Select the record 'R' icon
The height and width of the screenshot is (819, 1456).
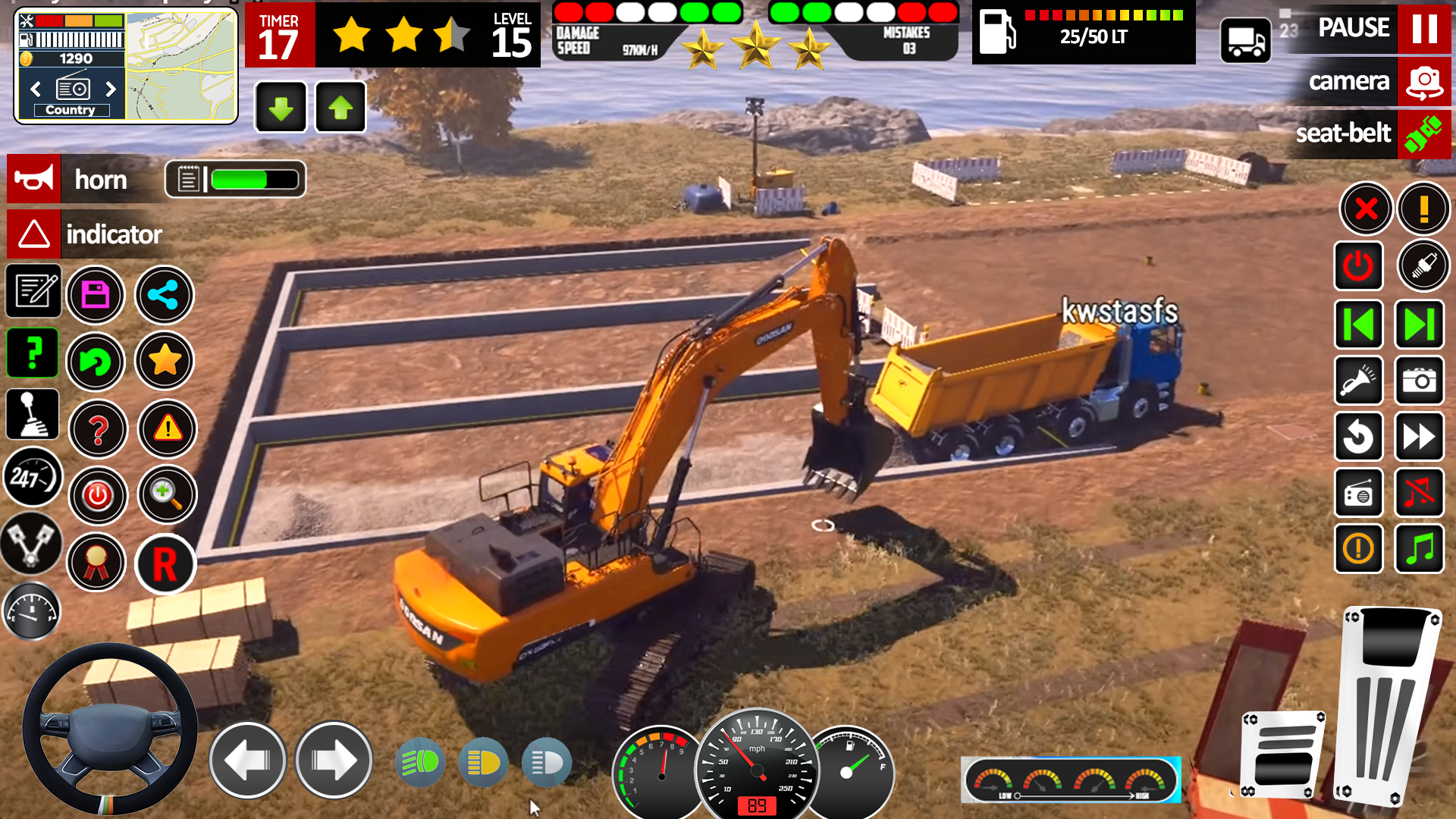[x=165, y=564]
